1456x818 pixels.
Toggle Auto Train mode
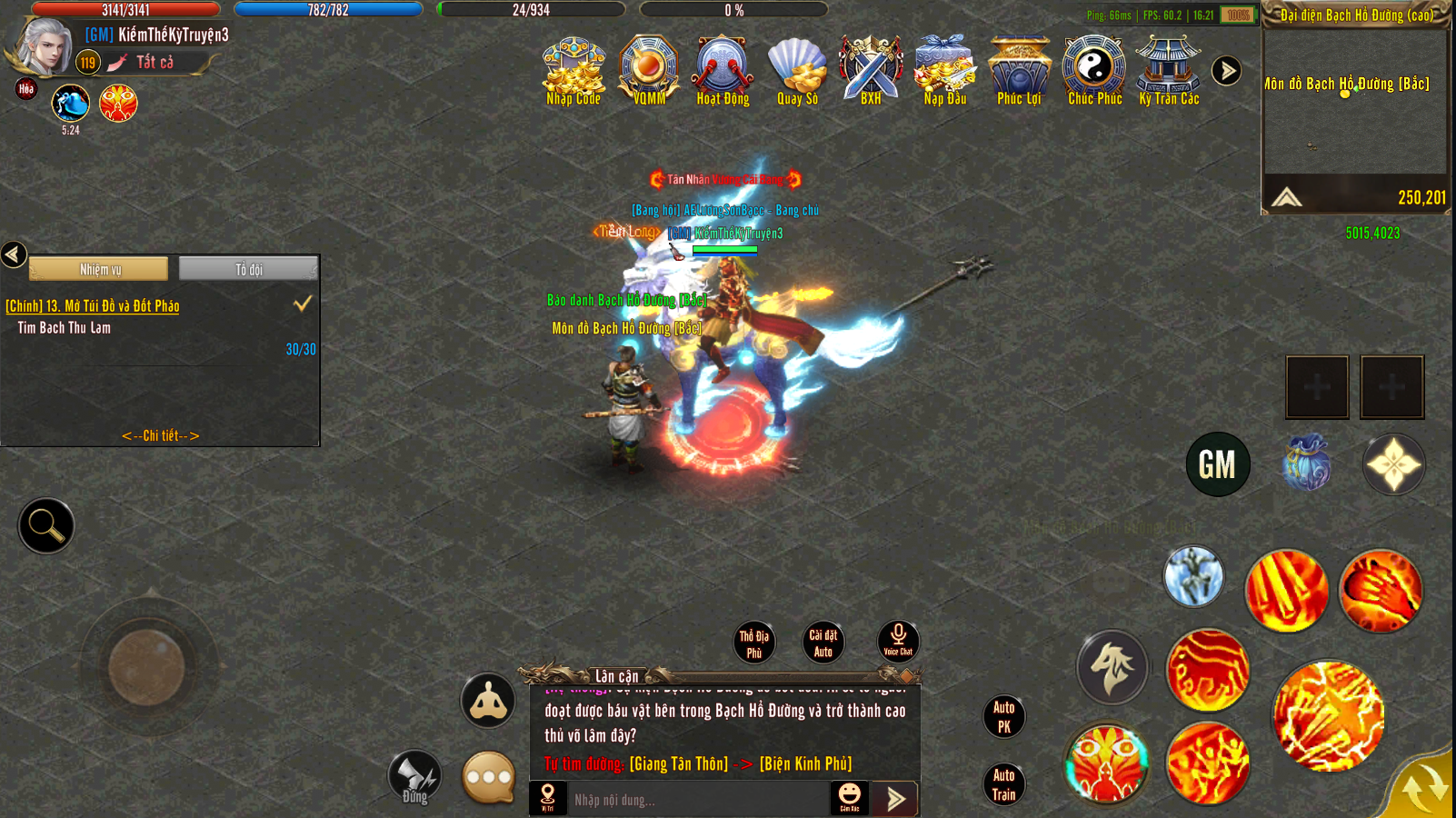pyautogui.click(x=1003, y=784)
